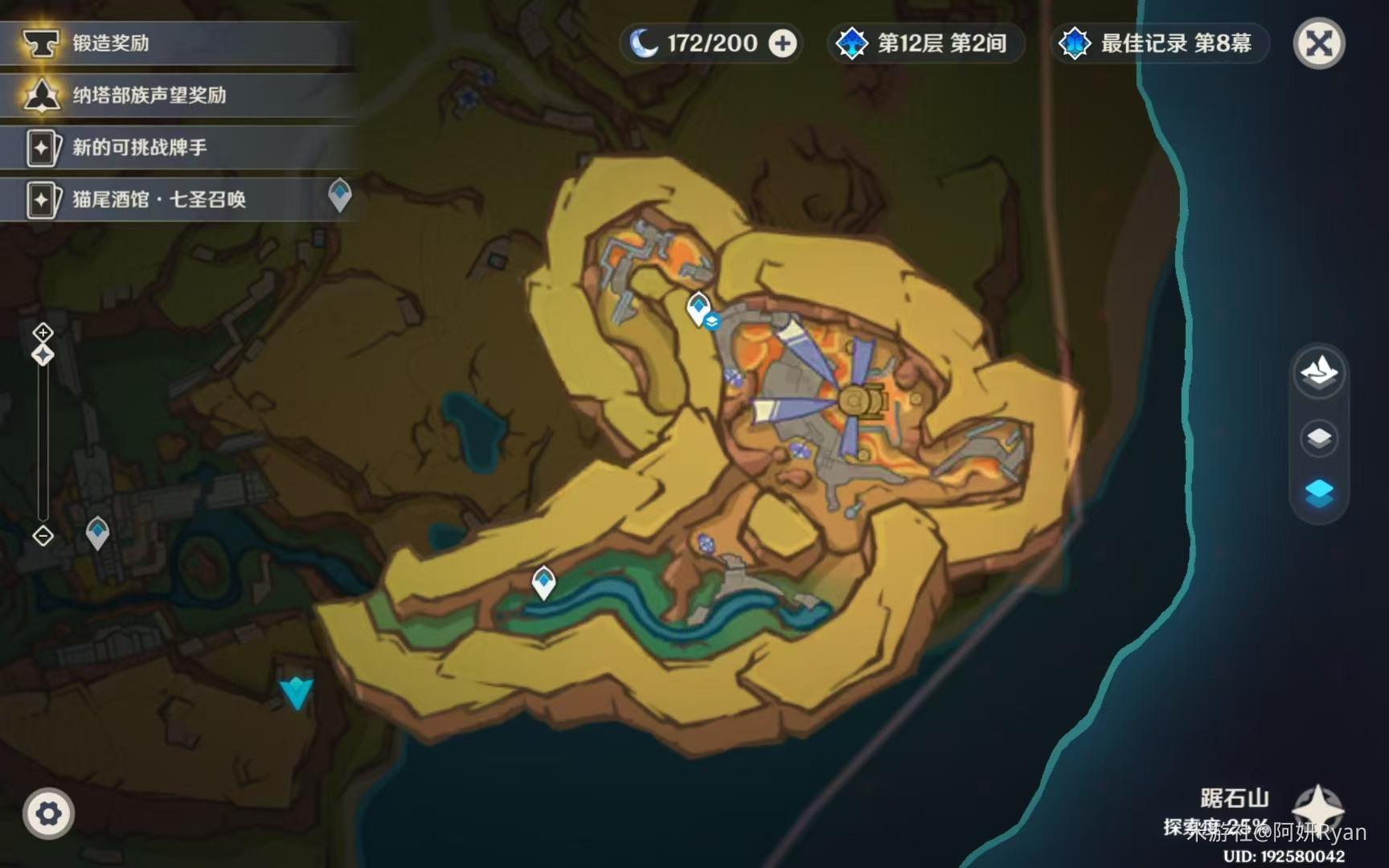Viewport: 1389px width, 868px height.
Task: Choose the 猫尾酒馆·七圣召唤 entry
Action: 161,199
